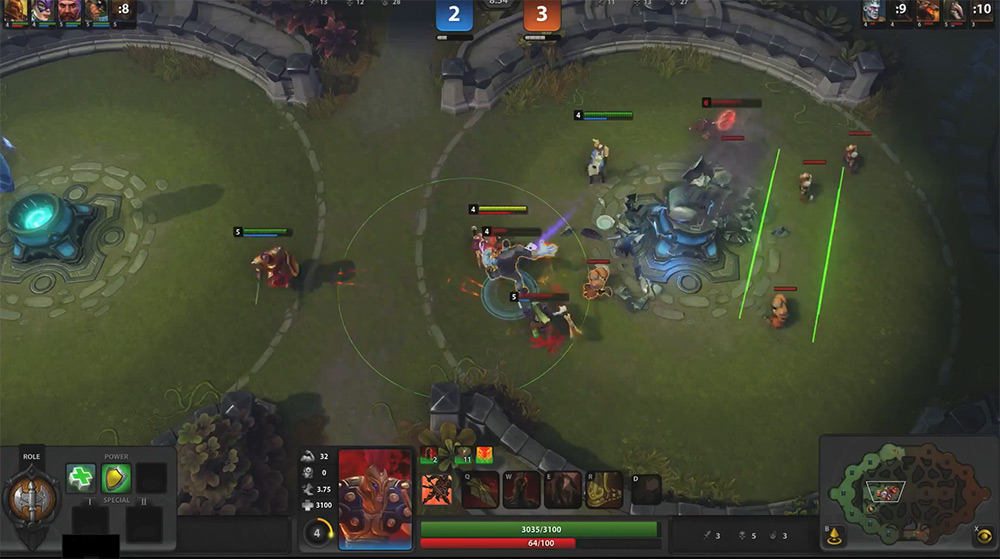Cast the R ultimate ability
This screenshot has width=1000, height=559.
(x=604, y=489)
